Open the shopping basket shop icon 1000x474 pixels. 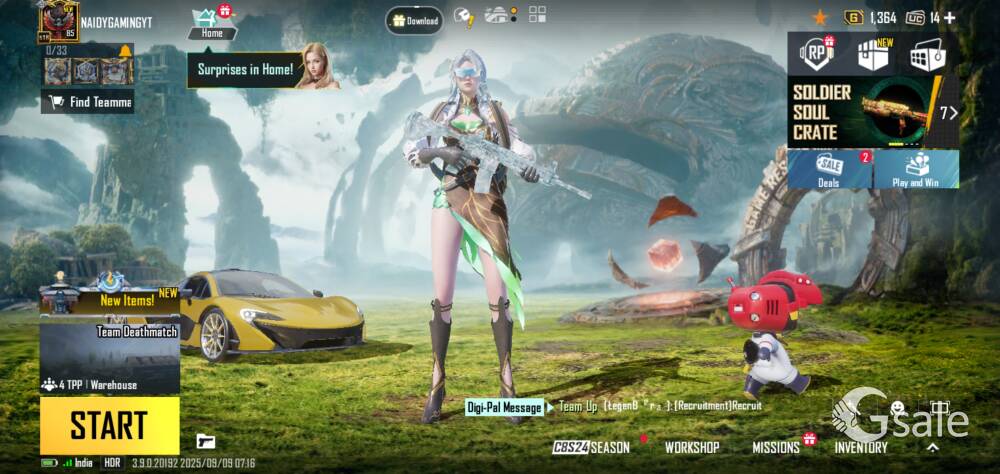coord(927,55)
